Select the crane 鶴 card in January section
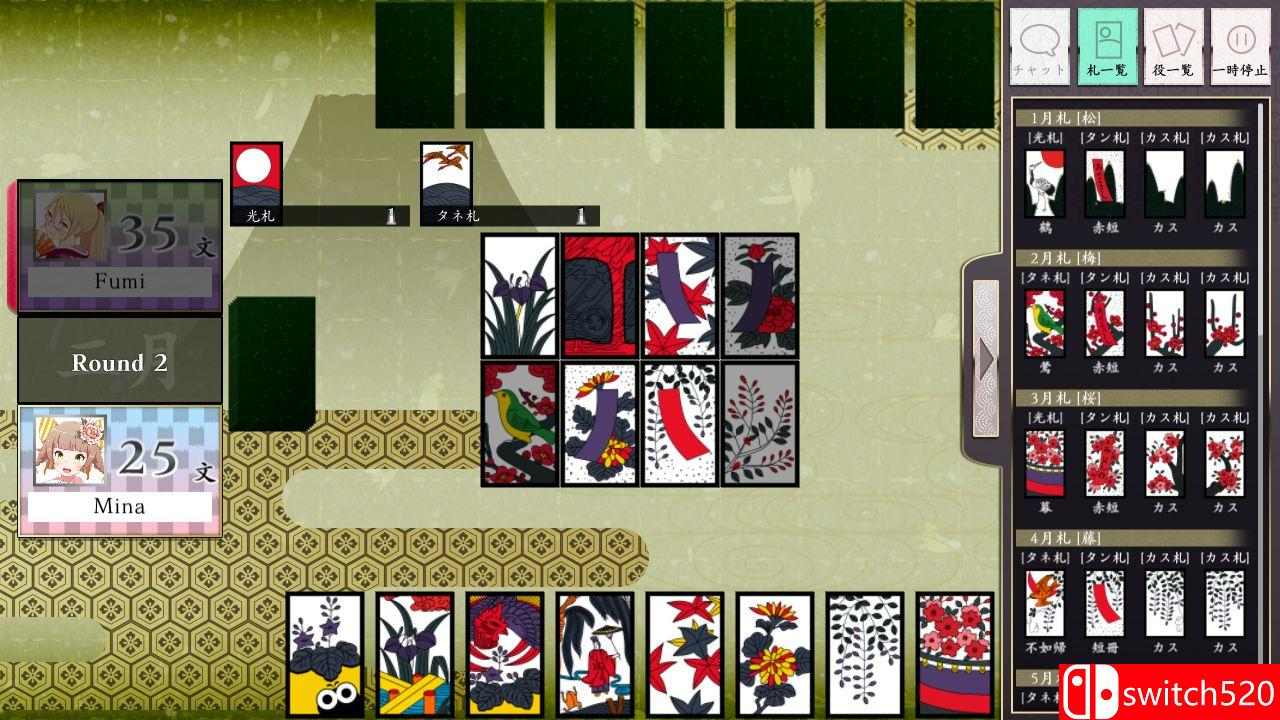Image resolution: width=1280 pixels, height=720 pixels. pos(1043,185)
